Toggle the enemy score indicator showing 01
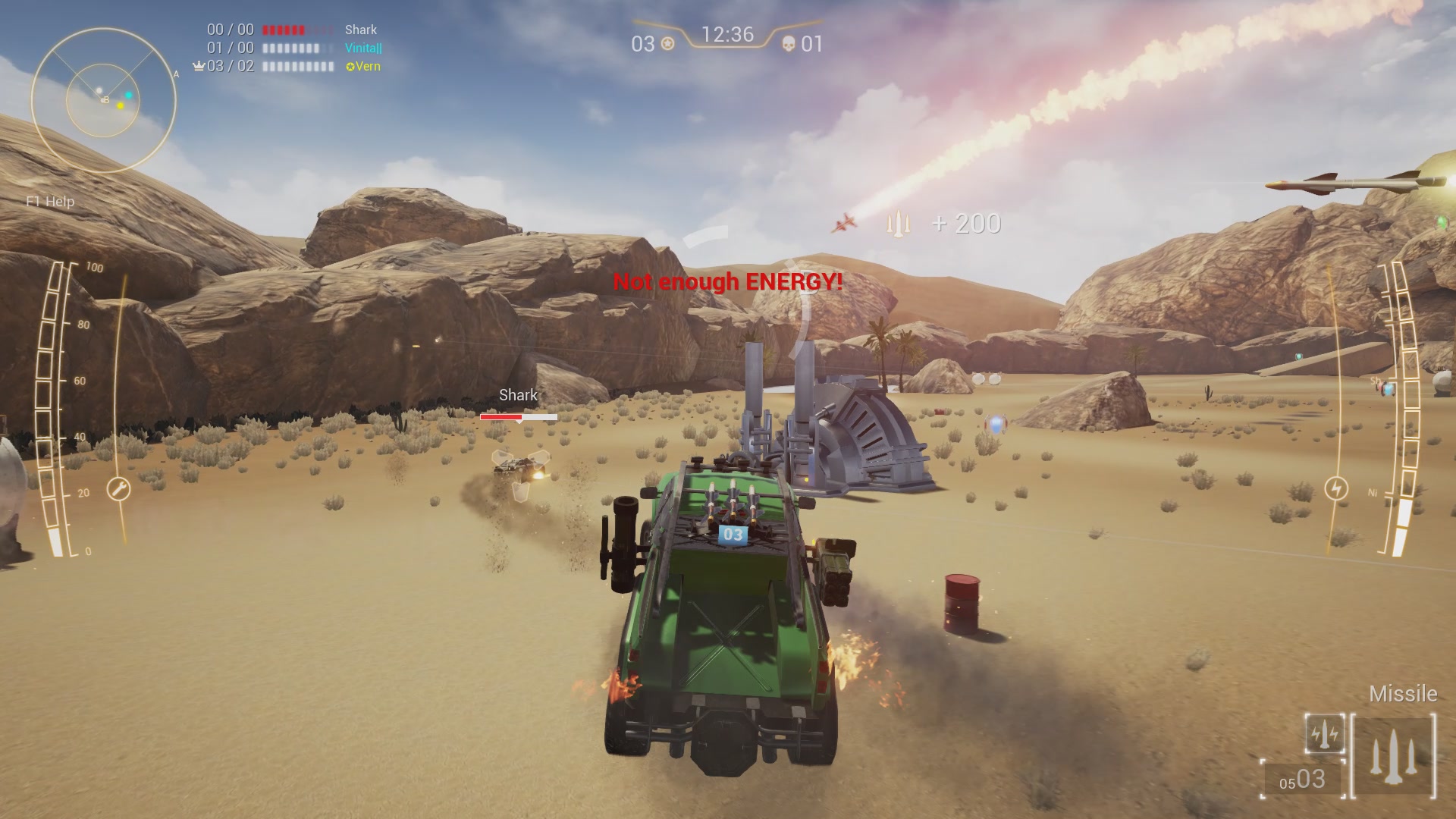The width and height of the screenshot is (1456, 819). pyautogui.click(x=813, y=44)
